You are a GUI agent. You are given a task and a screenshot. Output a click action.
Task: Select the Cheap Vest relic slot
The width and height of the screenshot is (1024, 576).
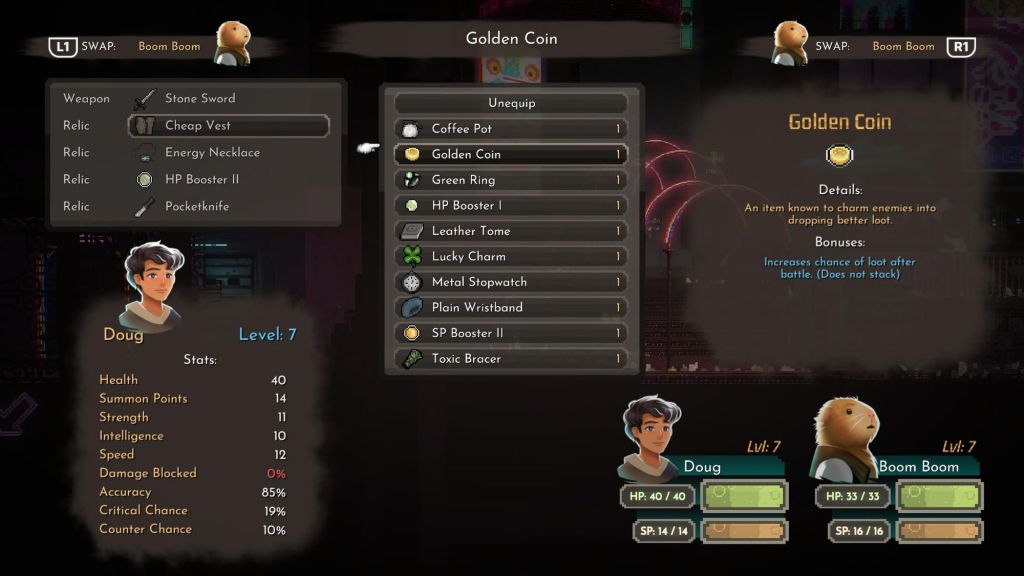[x=228, y=126]
